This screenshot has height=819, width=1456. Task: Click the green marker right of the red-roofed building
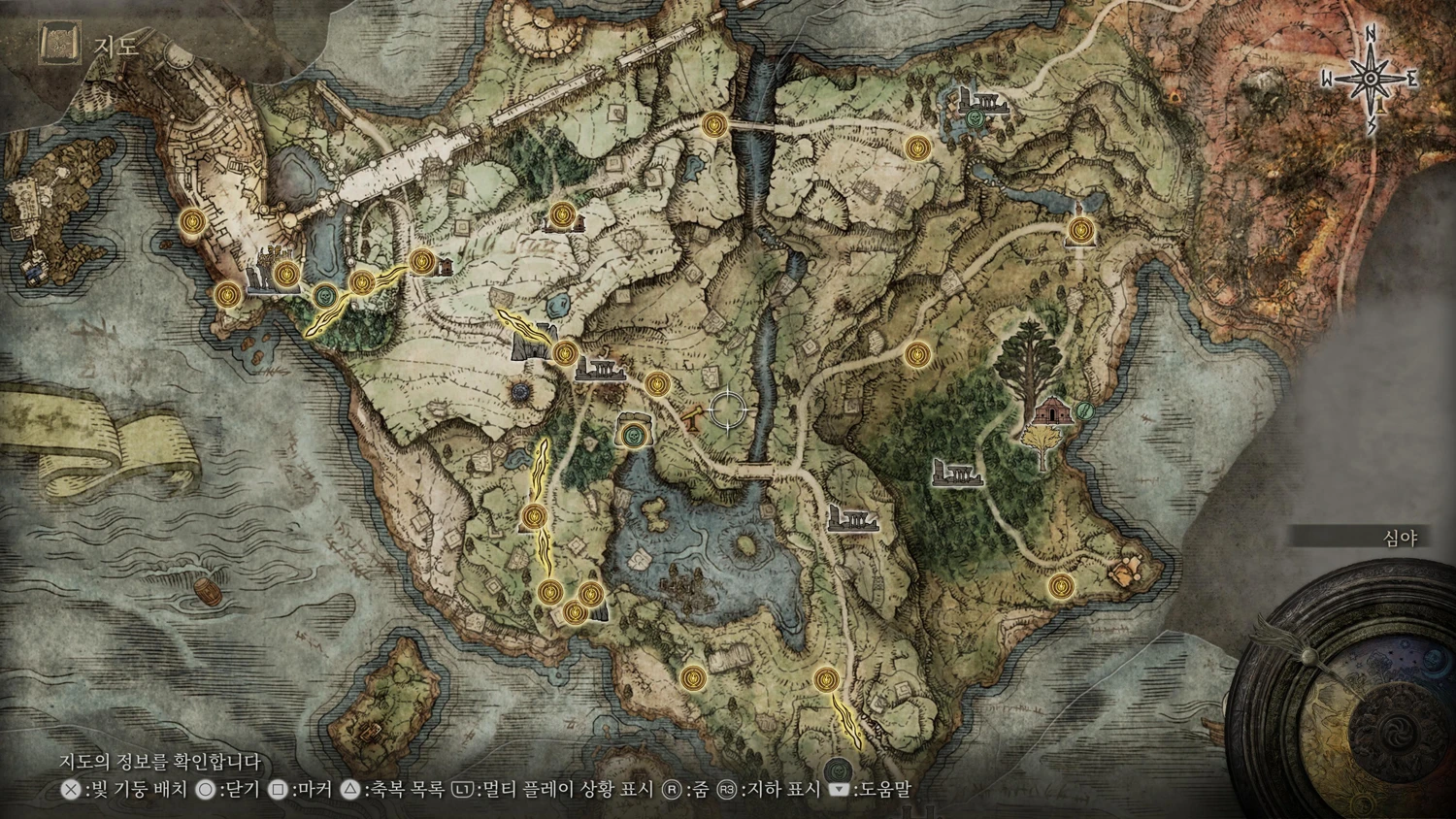1085,411
